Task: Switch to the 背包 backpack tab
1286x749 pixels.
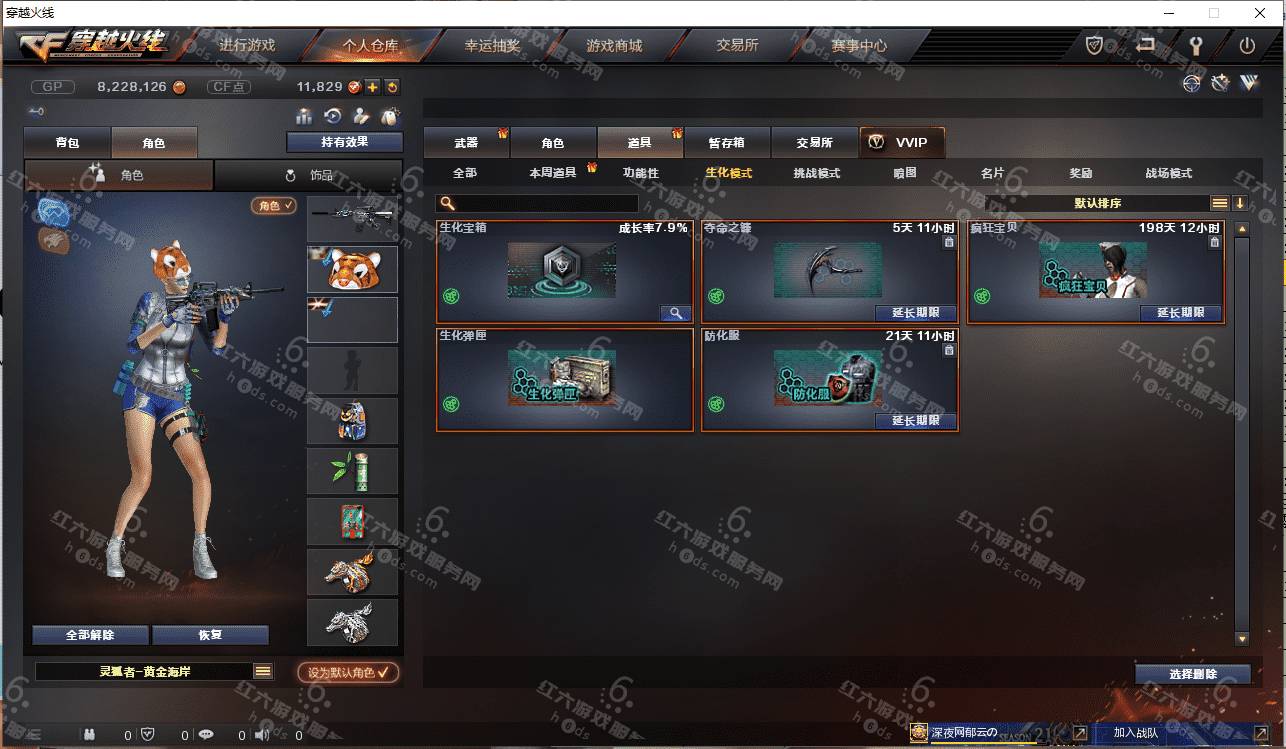Action: 67,143
